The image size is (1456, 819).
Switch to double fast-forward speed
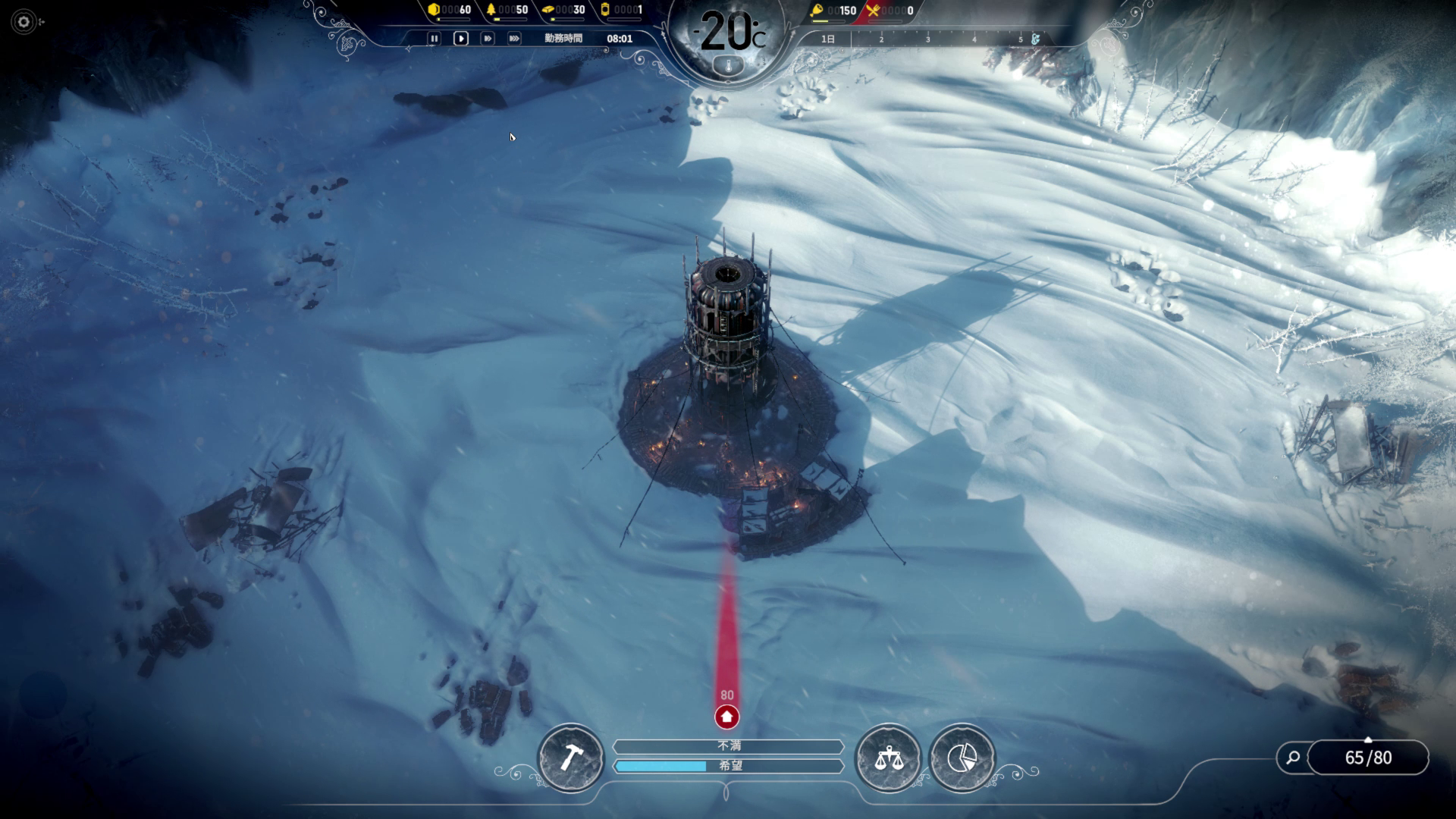(488, 39)
